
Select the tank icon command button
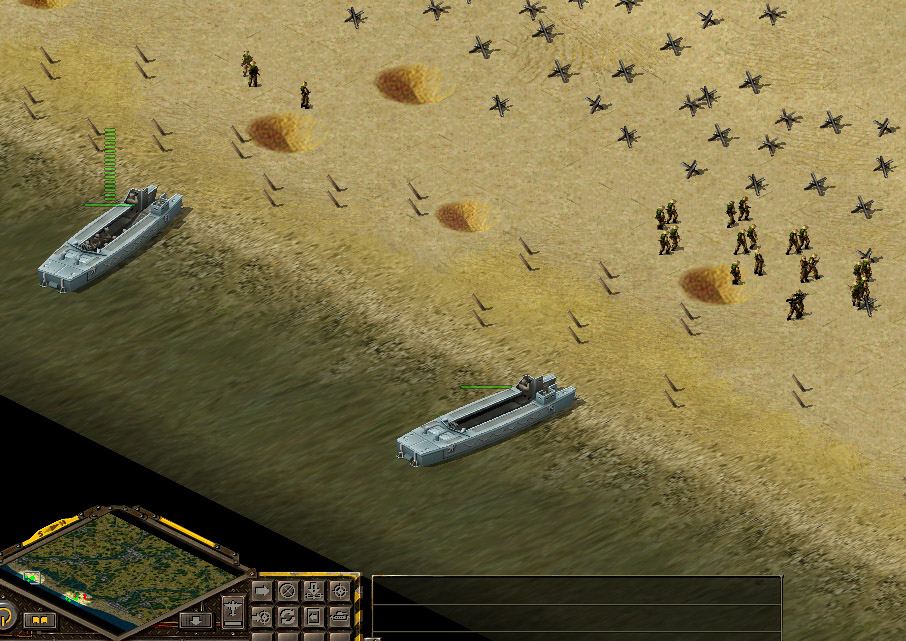[x=340, y=616]
